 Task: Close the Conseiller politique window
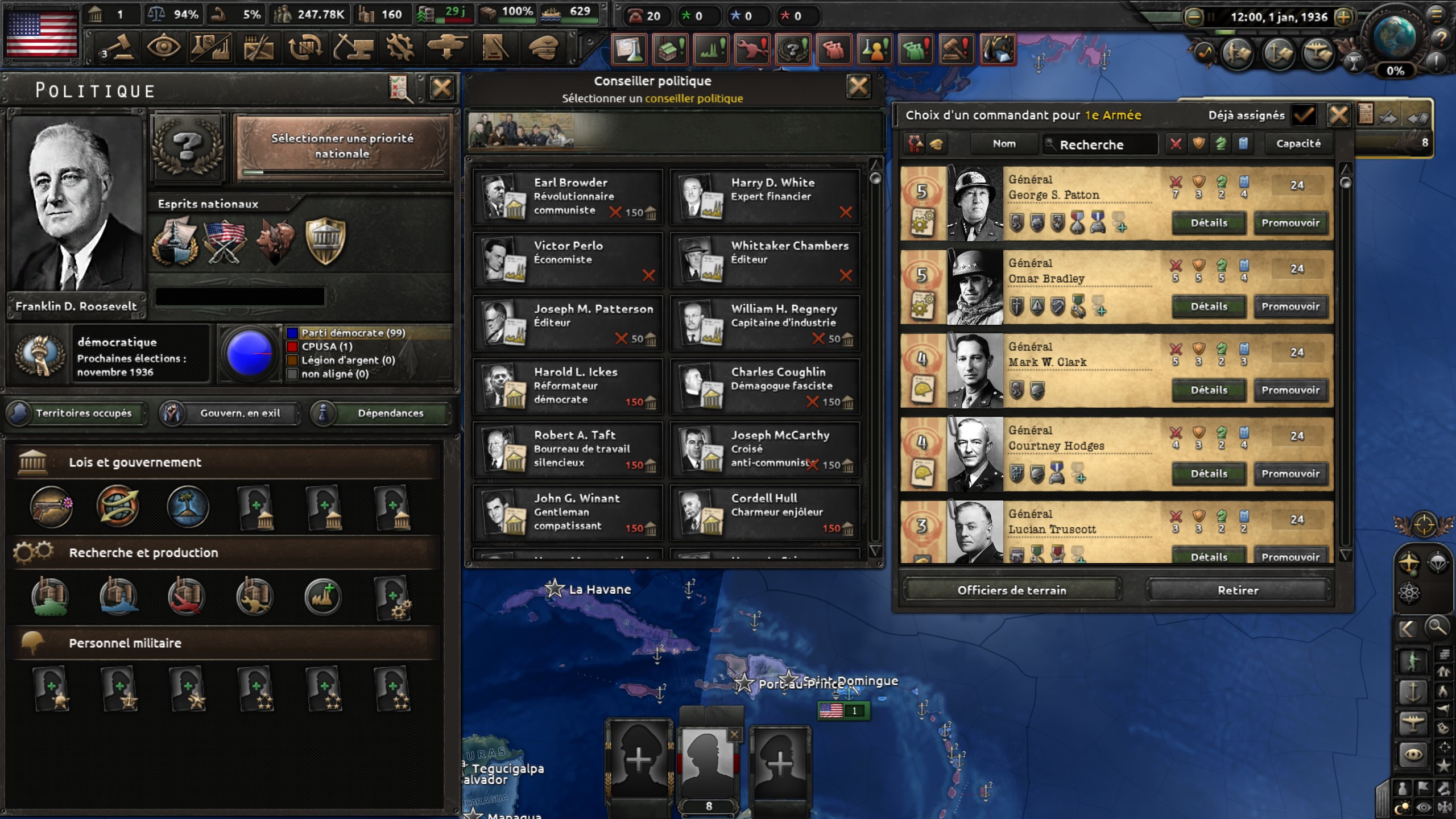(858, 87)
